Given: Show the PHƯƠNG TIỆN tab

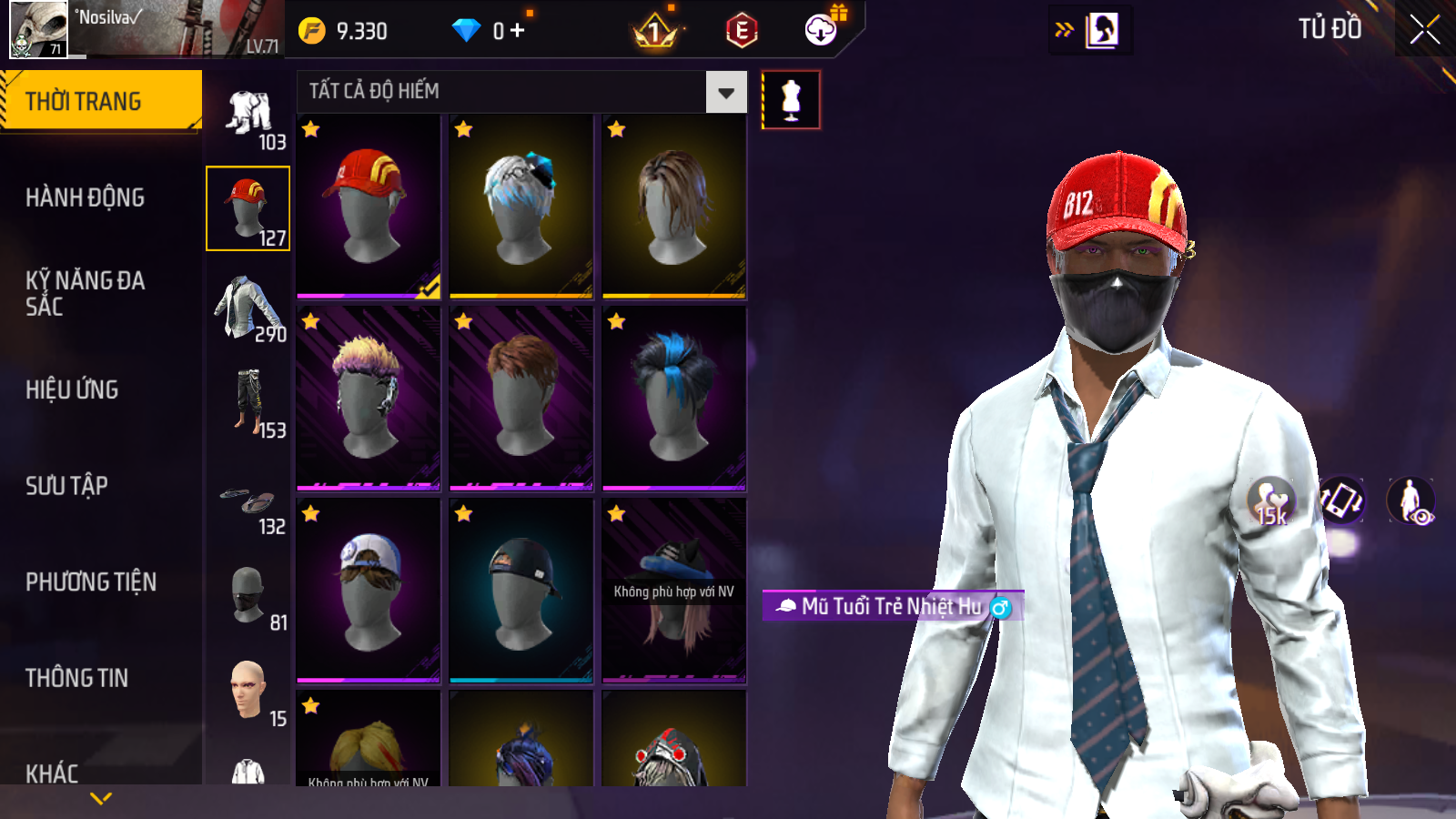Looking at the screenshot, I should [91, 581].
